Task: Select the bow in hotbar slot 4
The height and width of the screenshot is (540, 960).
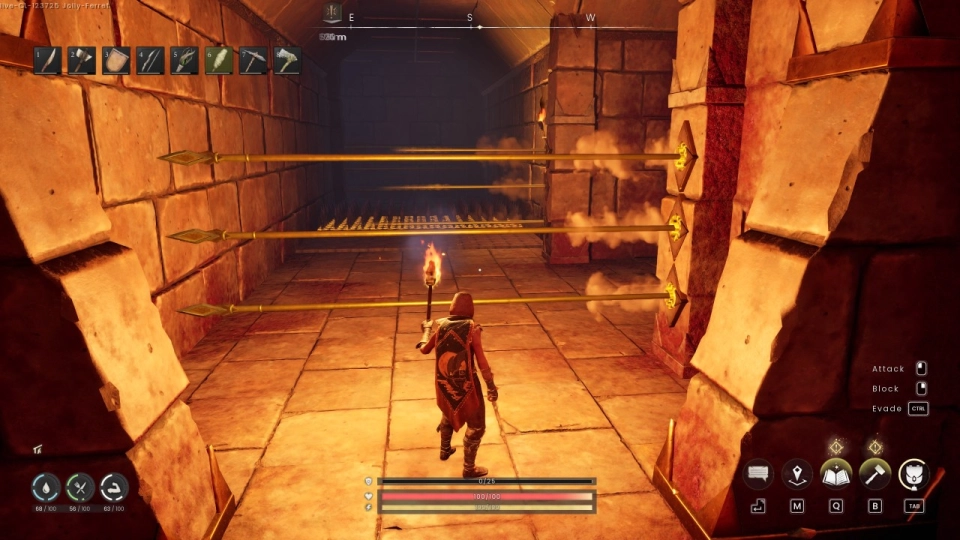Action: [150, 60]
